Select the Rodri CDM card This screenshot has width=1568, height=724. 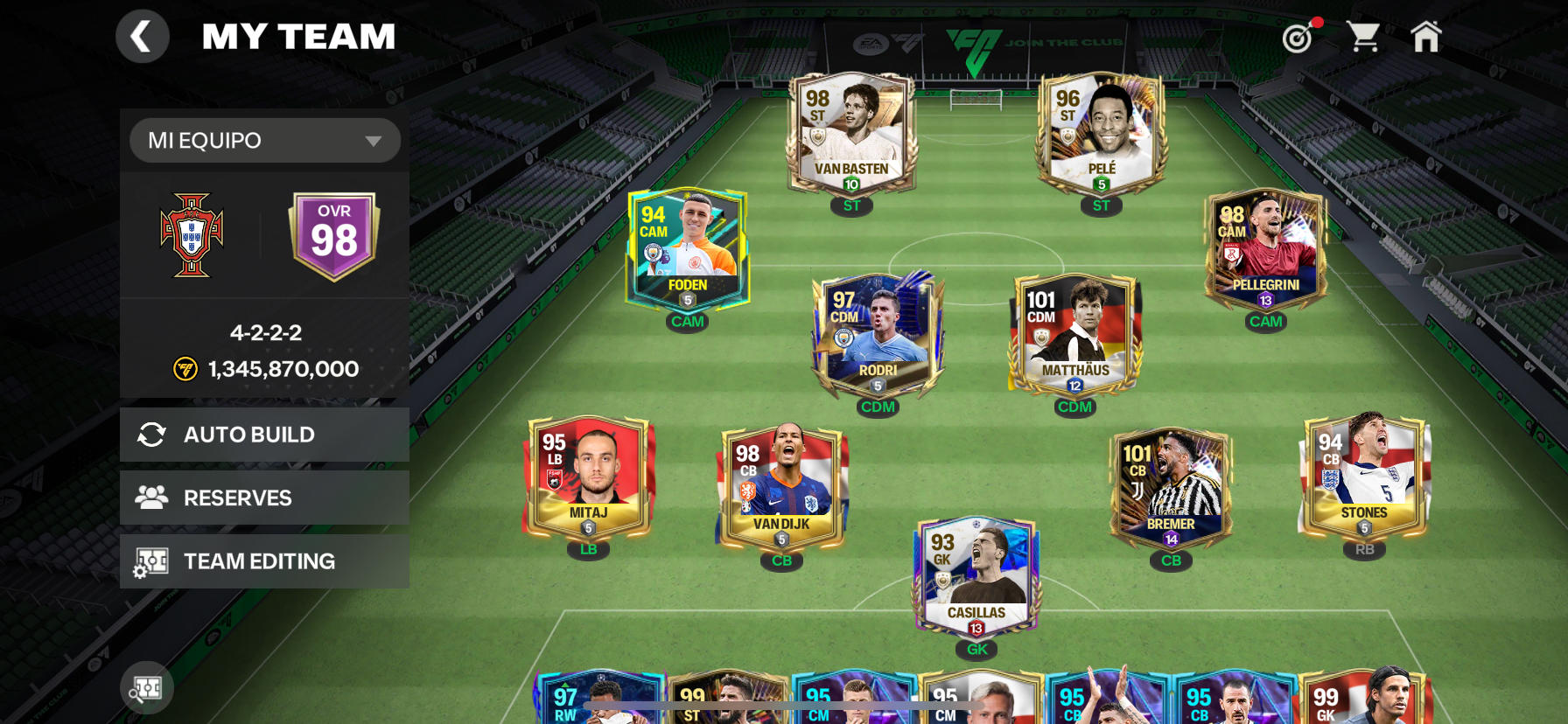point(878,336)
